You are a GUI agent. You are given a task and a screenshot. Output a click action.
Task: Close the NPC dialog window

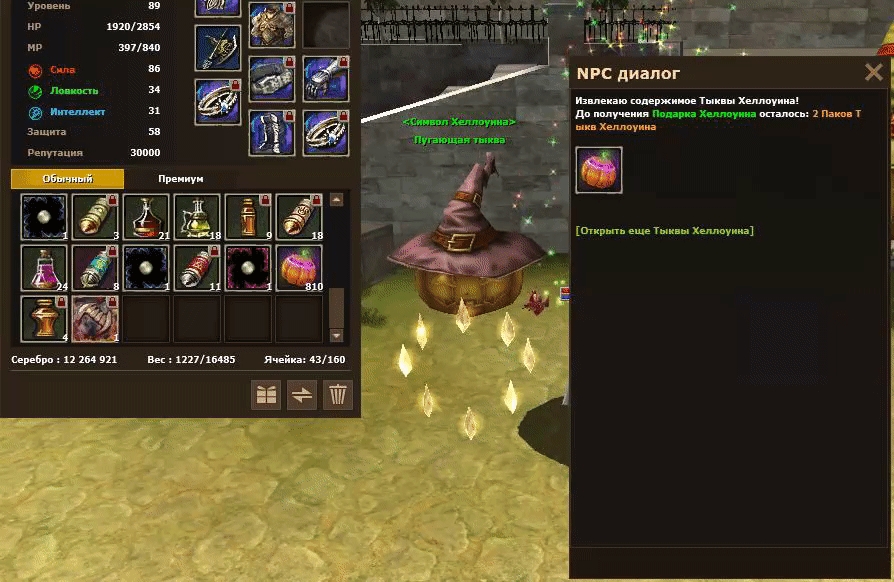873,73
